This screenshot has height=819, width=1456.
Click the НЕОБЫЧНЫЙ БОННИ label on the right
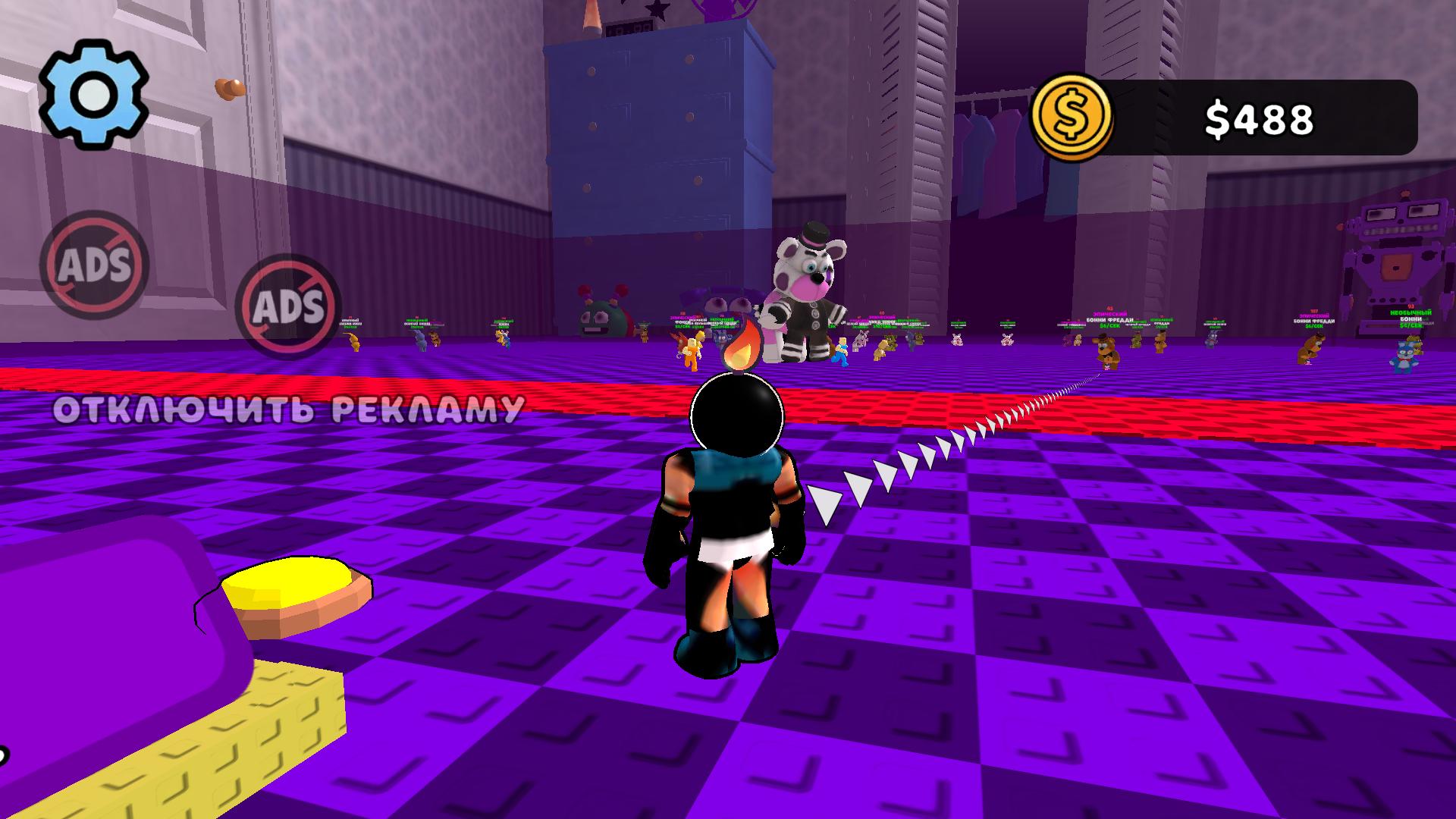point(1409,315)
